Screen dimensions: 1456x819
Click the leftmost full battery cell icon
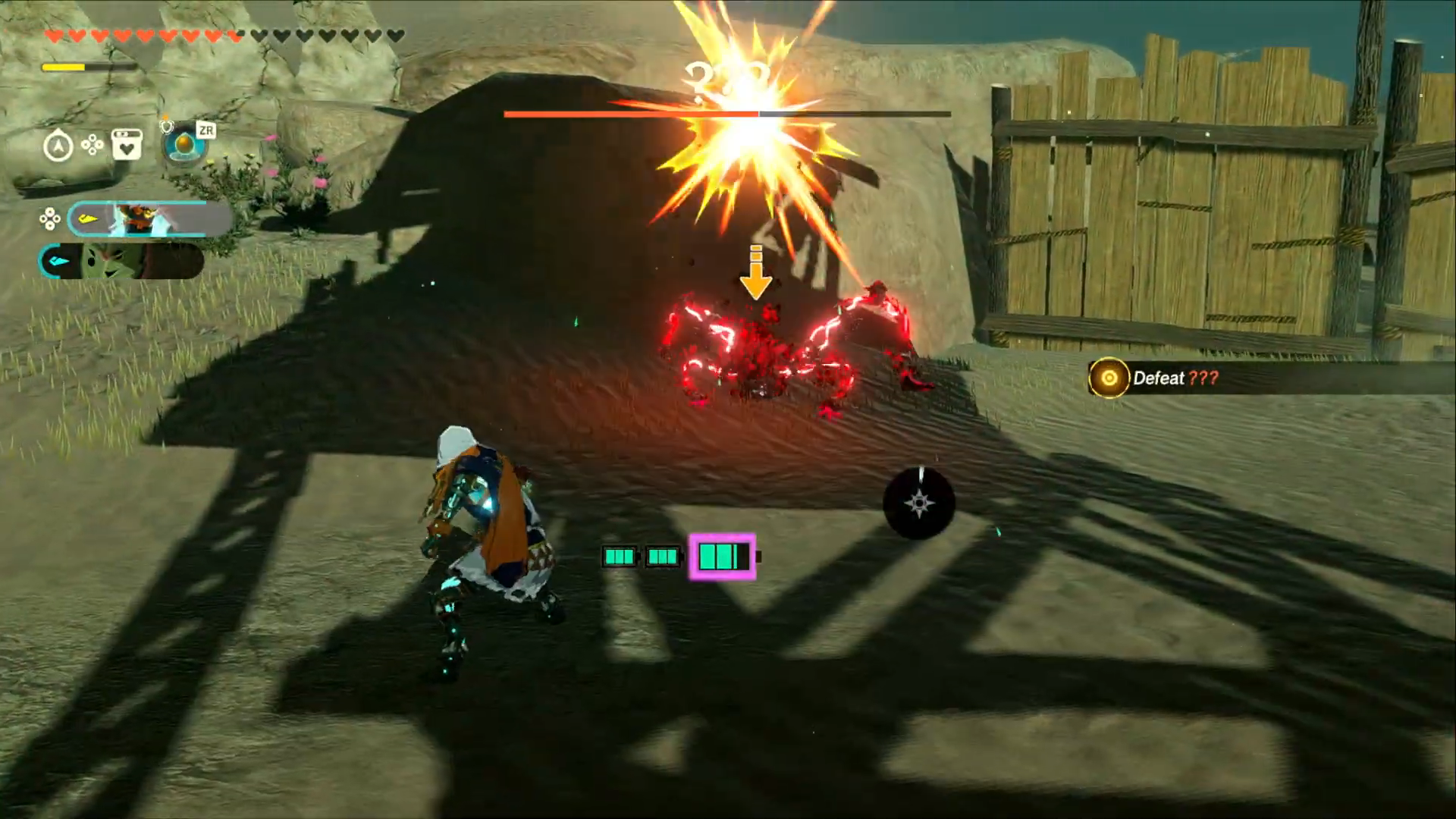(620, 556)
